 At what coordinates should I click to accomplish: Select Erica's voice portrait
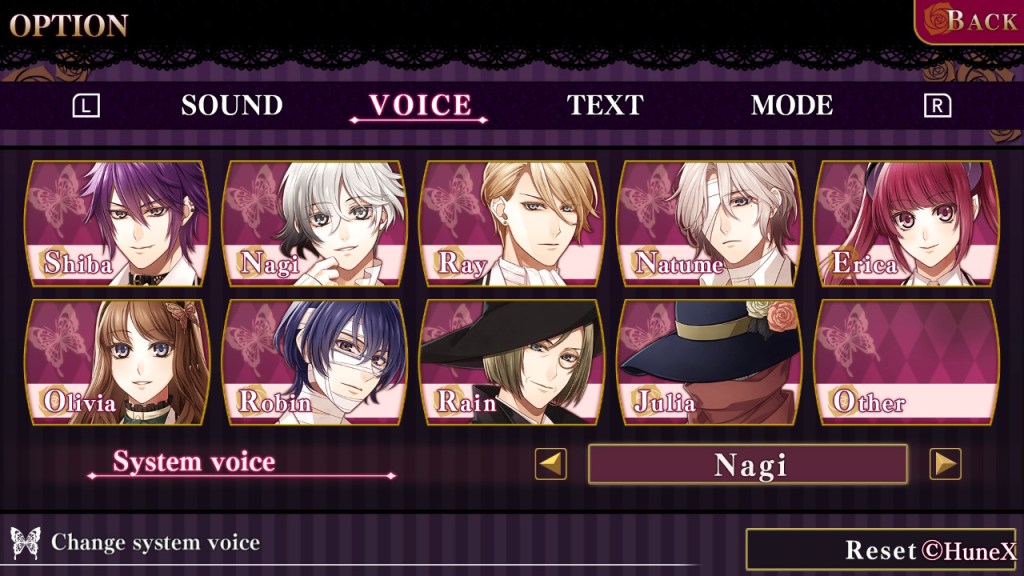tap(907, 224)
